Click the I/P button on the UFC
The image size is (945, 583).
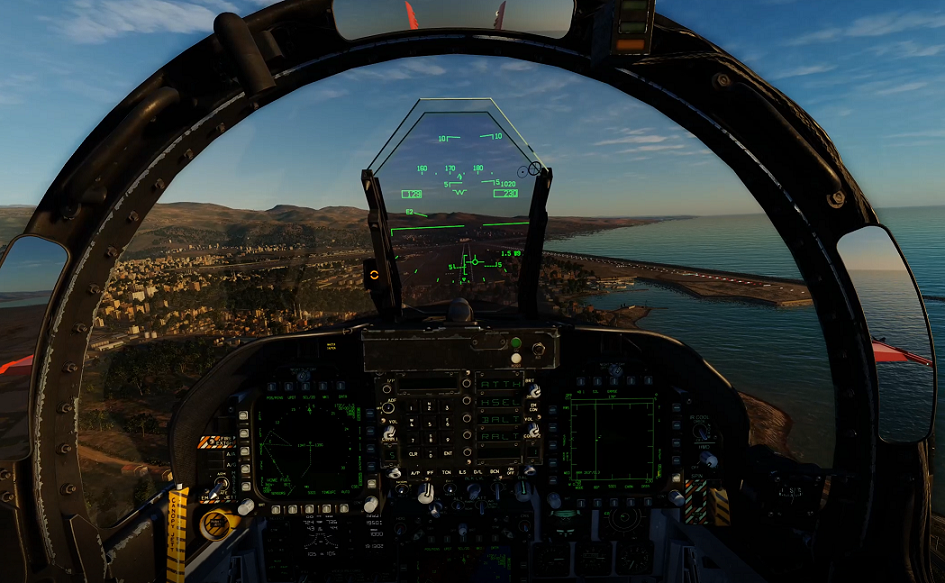tap(388, 391)
